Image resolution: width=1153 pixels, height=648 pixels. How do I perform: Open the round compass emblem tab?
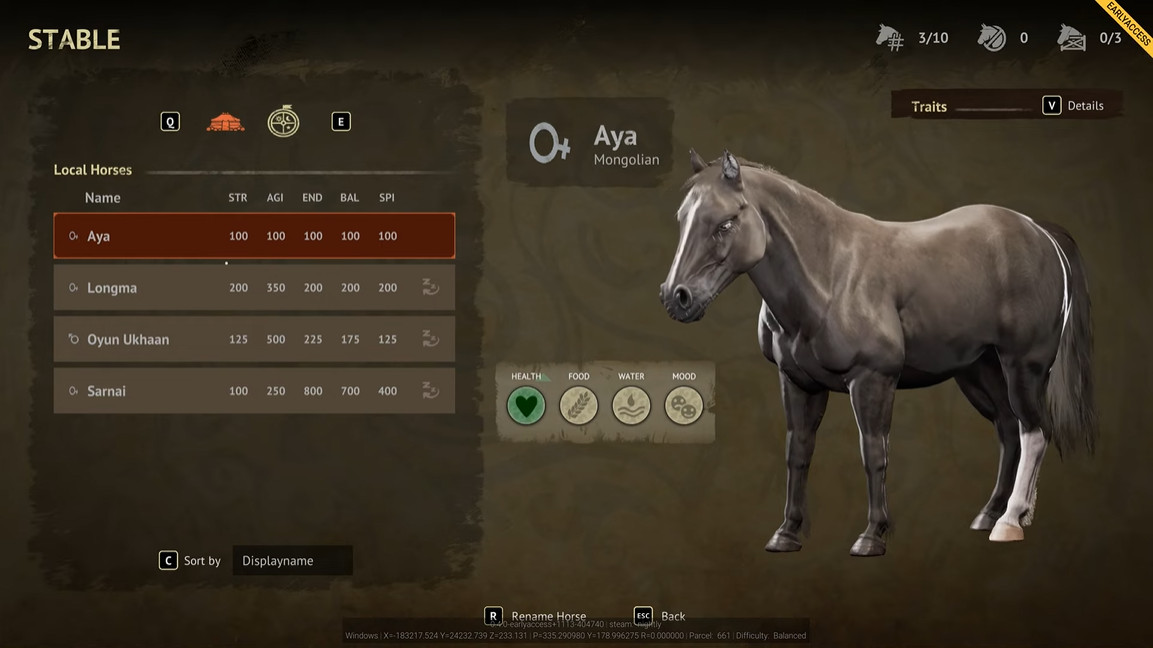point(283,122)
